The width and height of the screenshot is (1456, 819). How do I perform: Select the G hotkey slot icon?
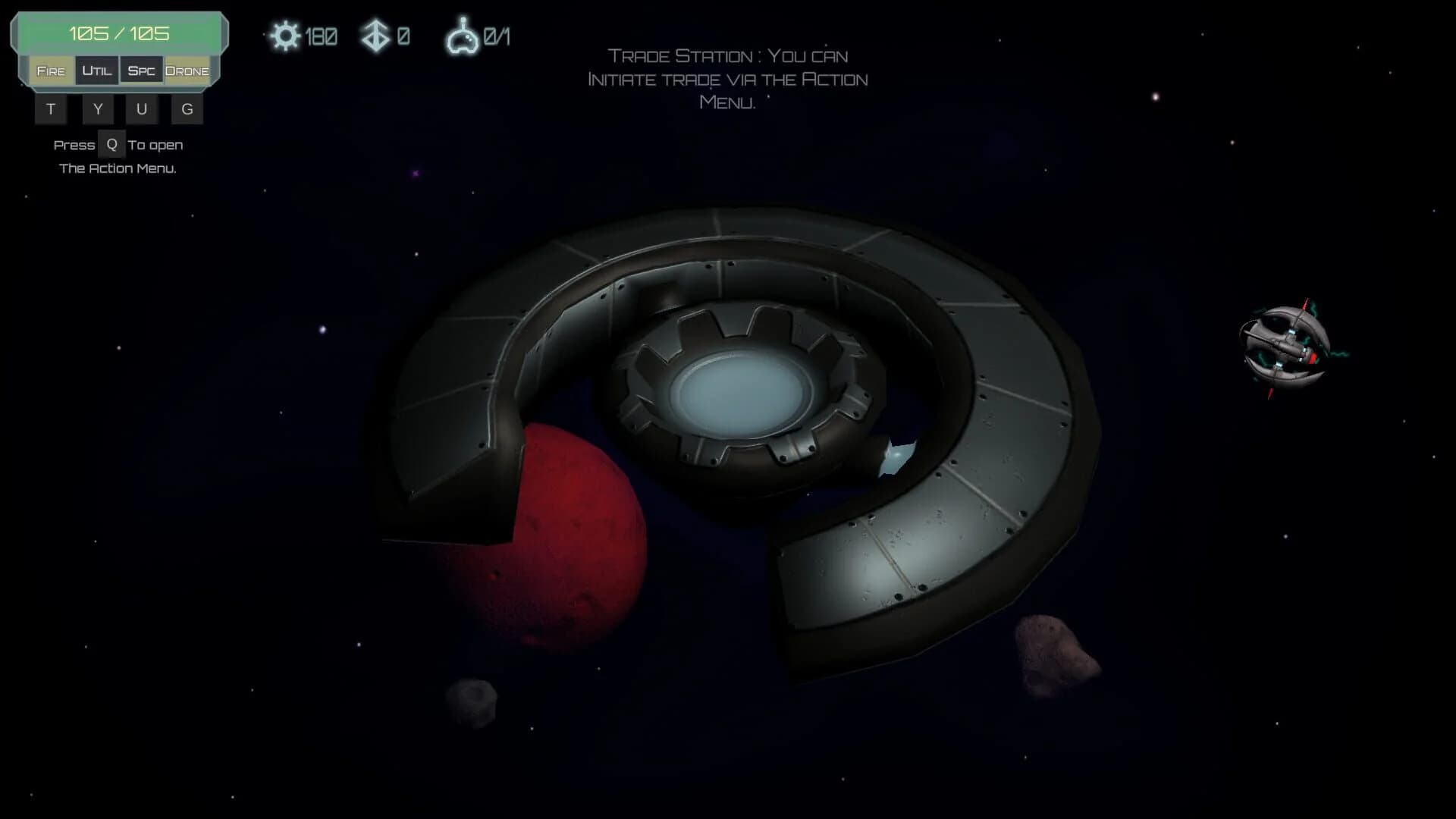point(187,108)
